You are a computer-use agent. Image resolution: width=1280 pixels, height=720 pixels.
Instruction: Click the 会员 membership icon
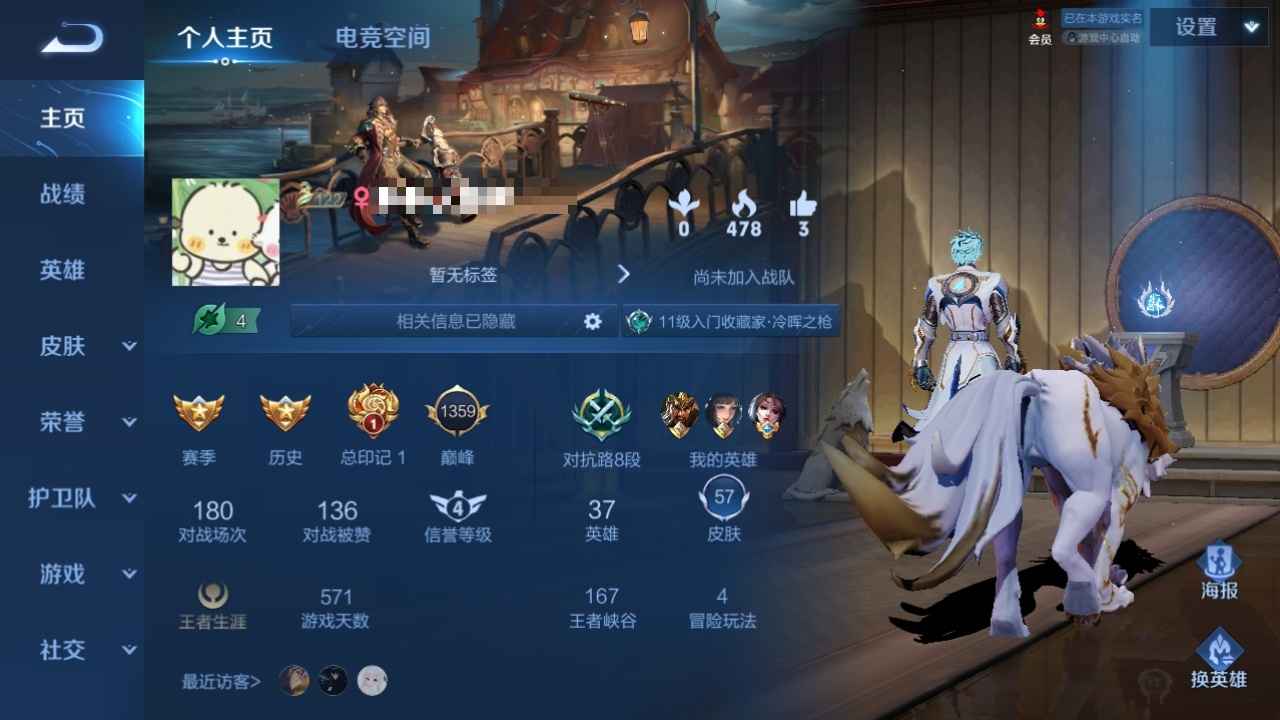pos(1040,27)
